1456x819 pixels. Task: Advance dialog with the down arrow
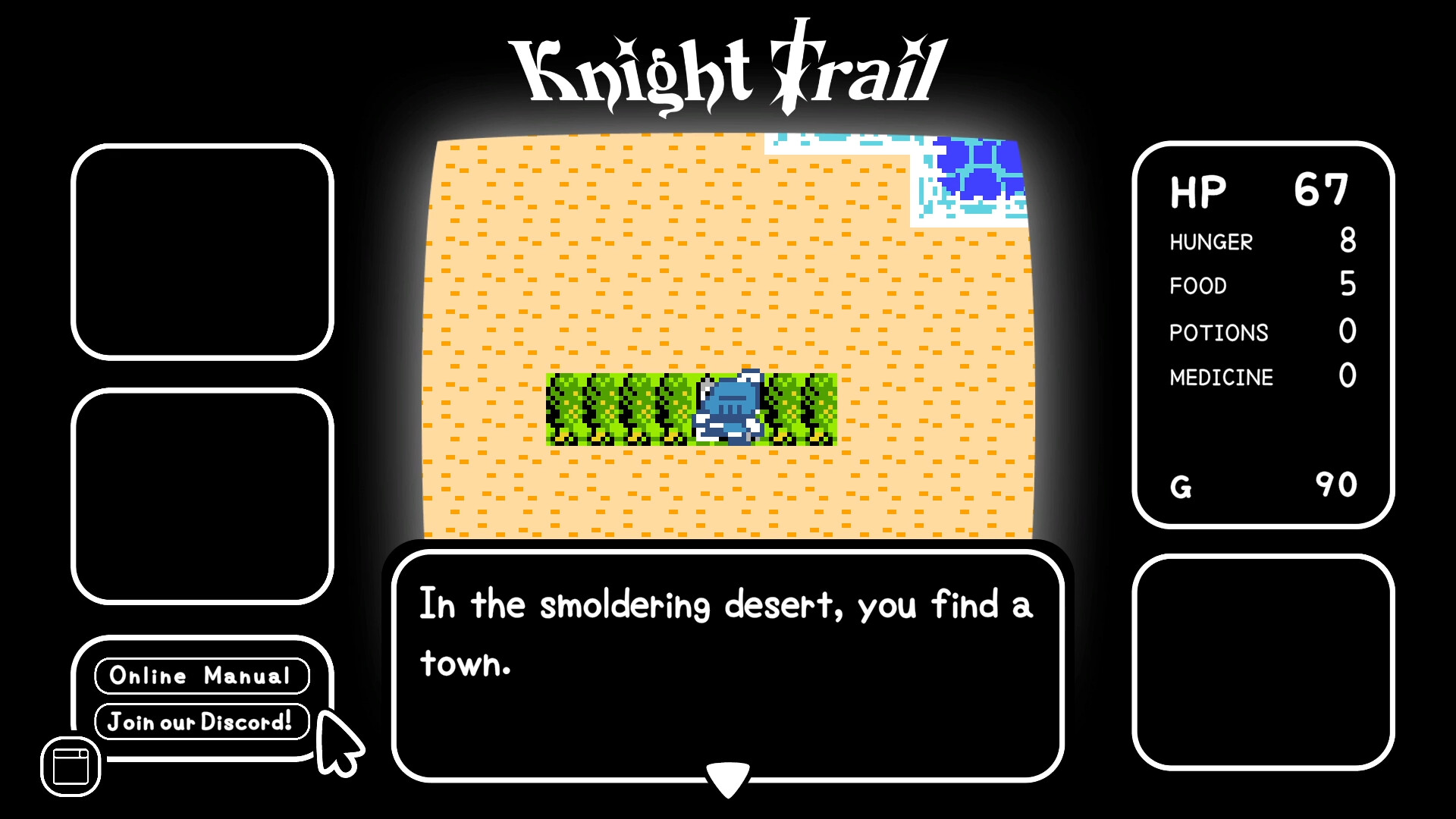point(727,775)
